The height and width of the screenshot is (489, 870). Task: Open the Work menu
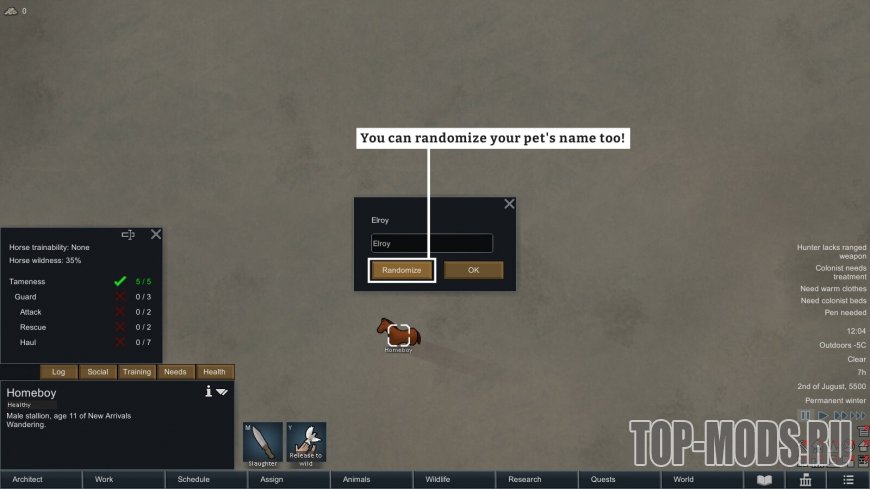tap(124, 480)
